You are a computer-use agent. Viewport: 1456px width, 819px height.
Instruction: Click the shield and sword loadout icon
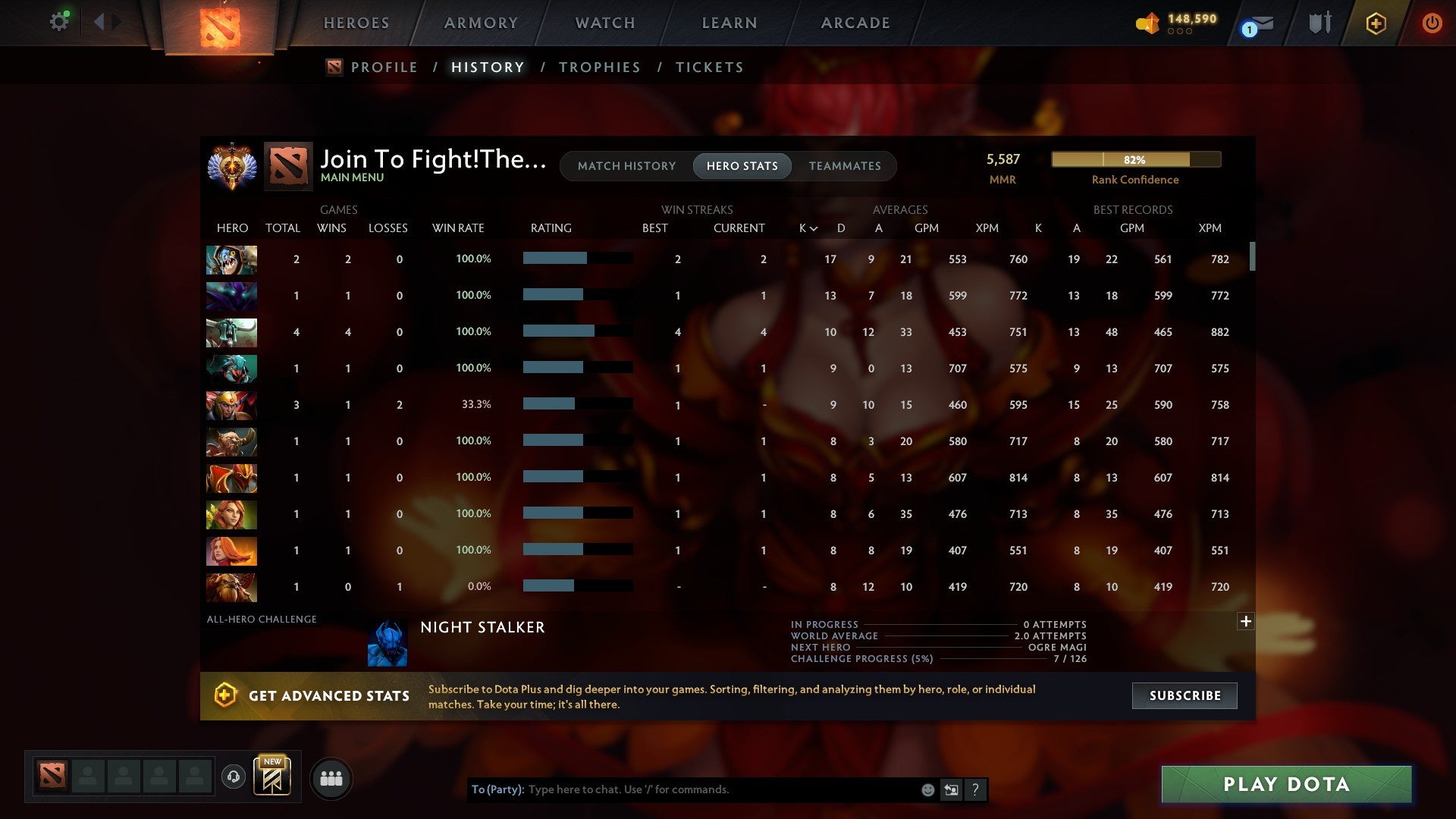pos(1319,24)
